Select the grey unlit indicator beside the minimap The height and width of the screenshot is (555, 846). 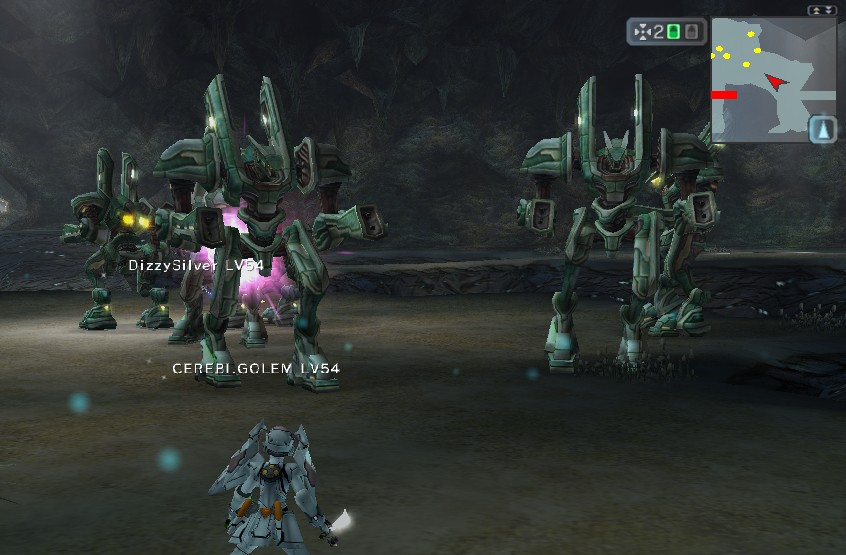pos(691,32)
